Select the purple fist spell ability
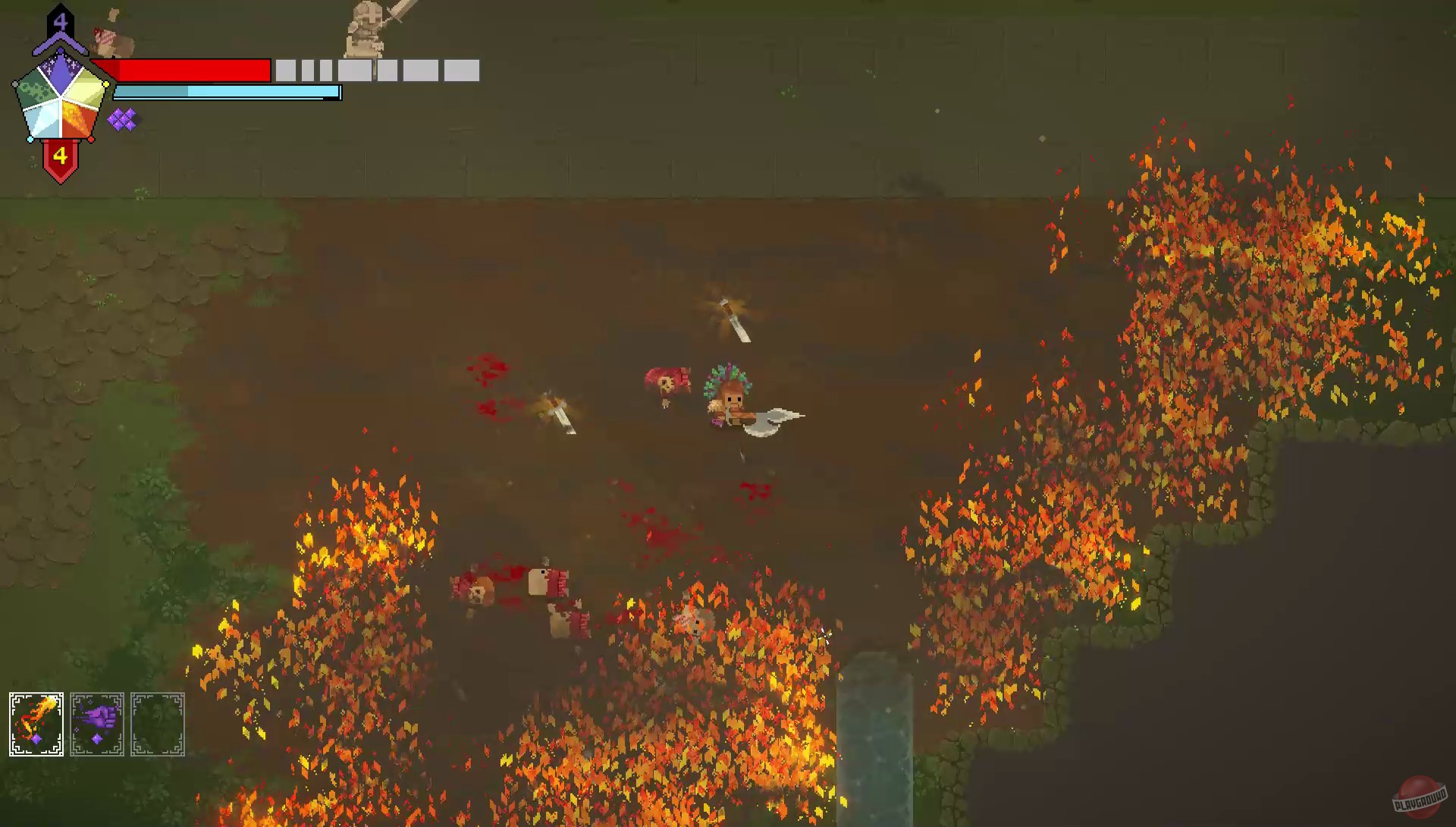Viewport: 1456px width, 827px height. tap(96, 722)
